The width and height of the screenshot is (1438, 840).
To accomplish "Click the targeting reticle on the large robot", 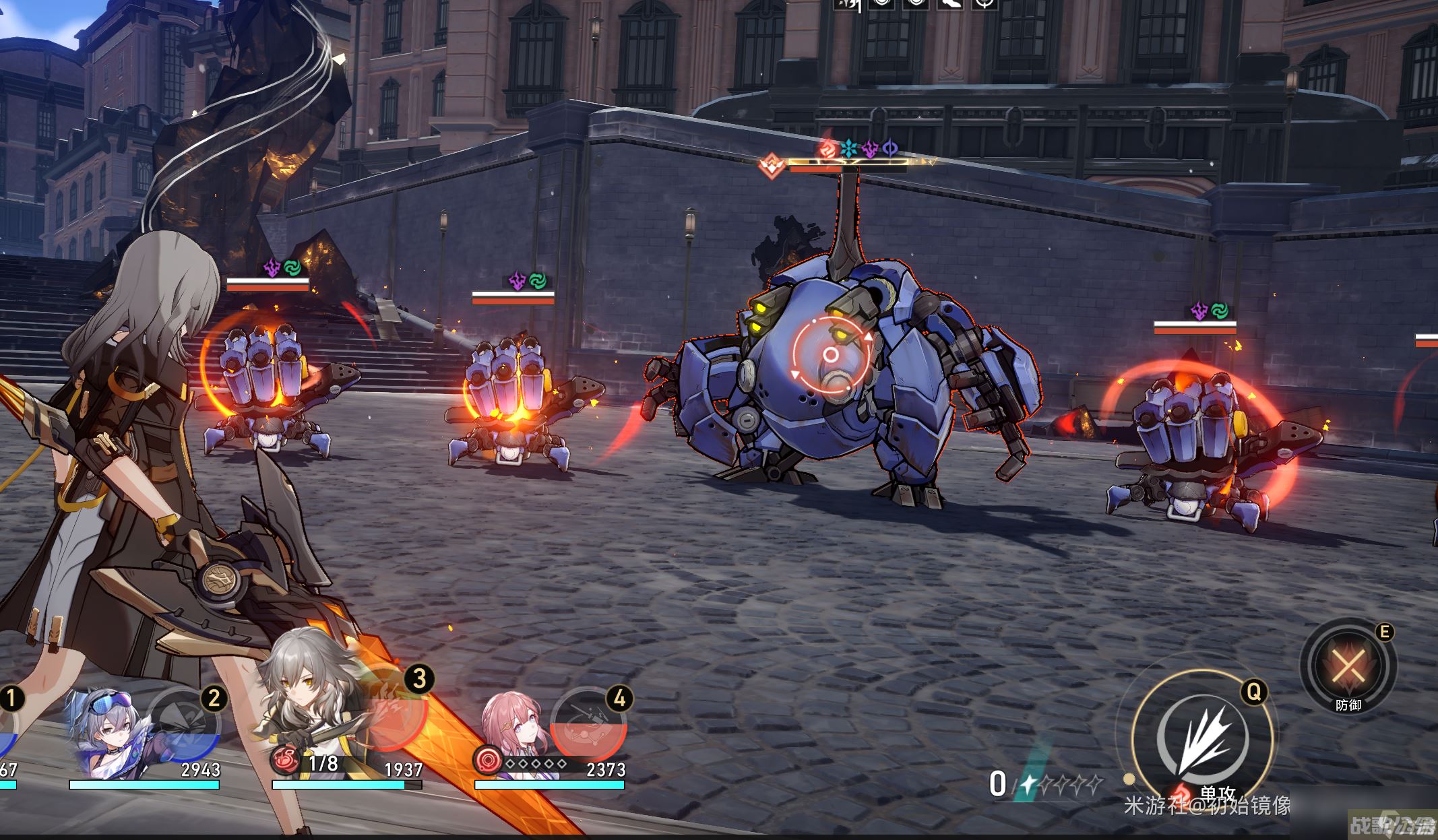I will (832, 355).
